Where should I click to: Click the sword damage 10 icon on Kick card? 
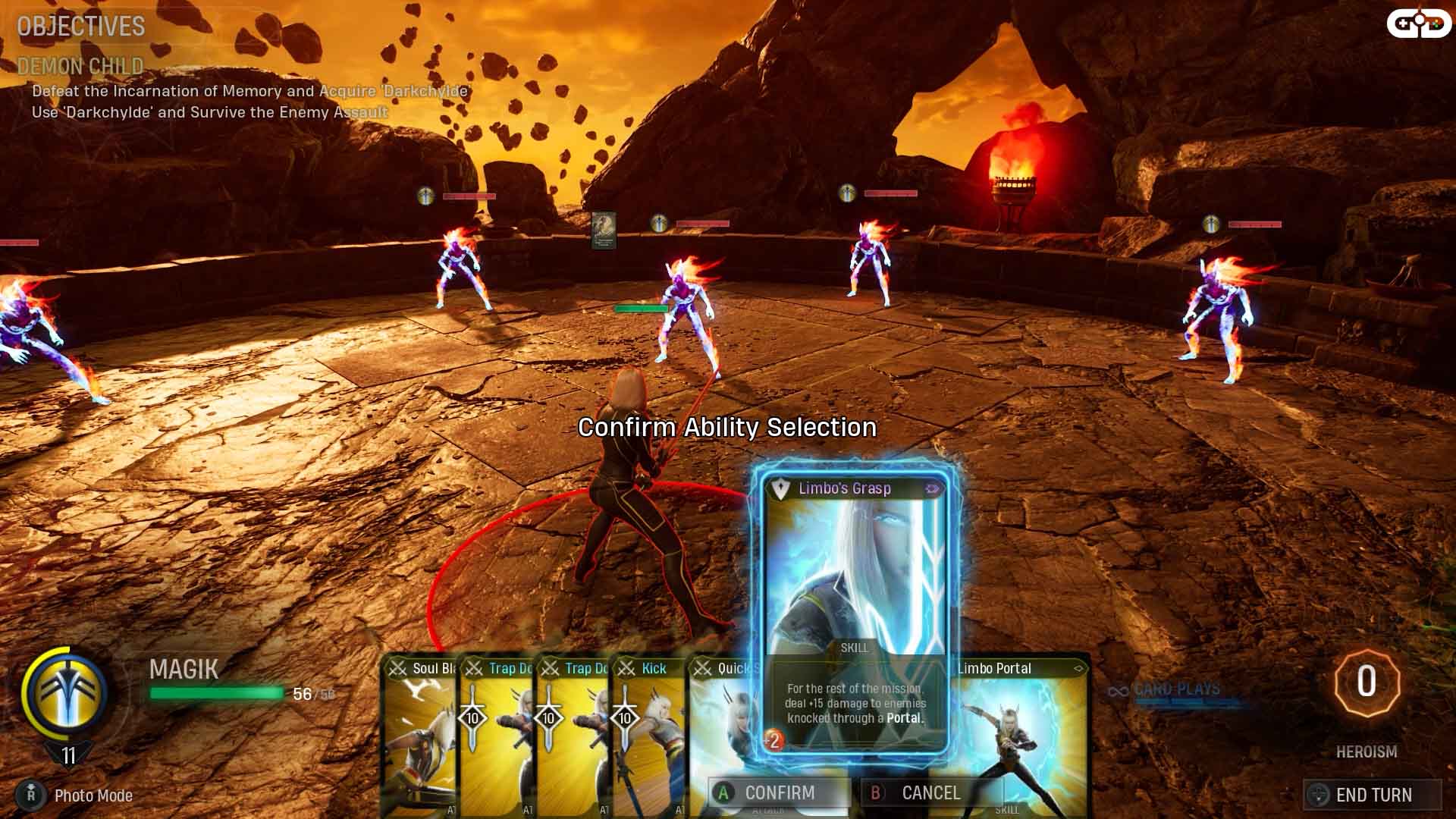(626, 718)
